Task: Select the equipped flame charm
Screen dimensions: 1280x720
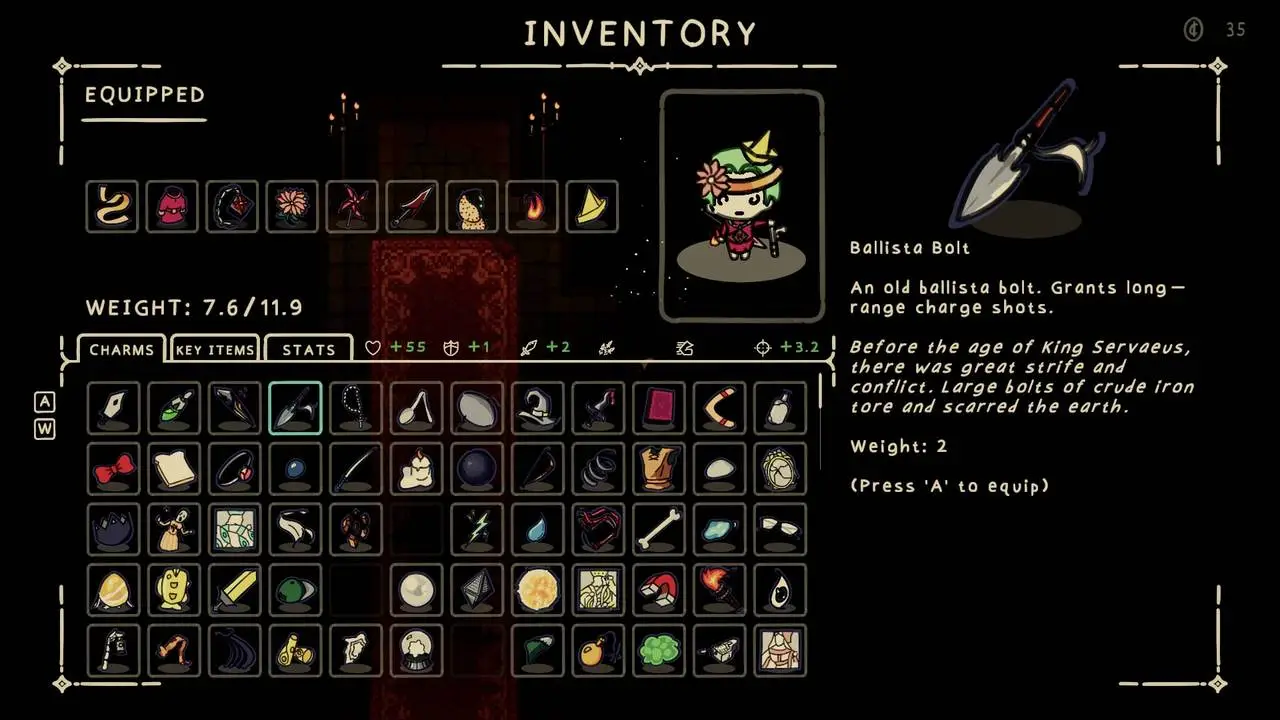Action: [x=532, y=206]
